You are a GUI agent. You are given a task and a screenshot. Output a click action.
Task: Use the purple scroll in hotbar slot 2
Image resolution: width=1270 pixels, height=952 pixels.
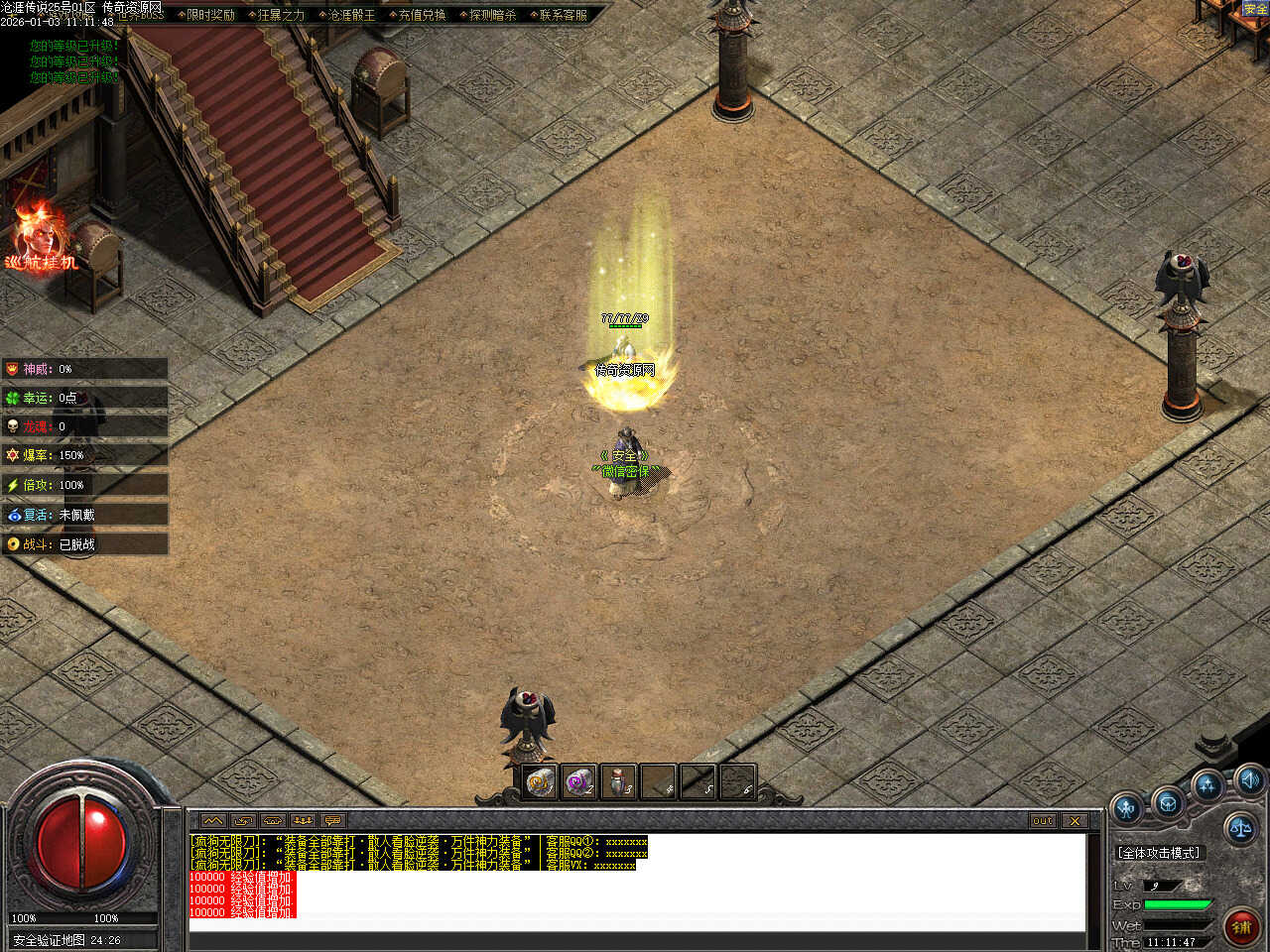click(578, 782)
